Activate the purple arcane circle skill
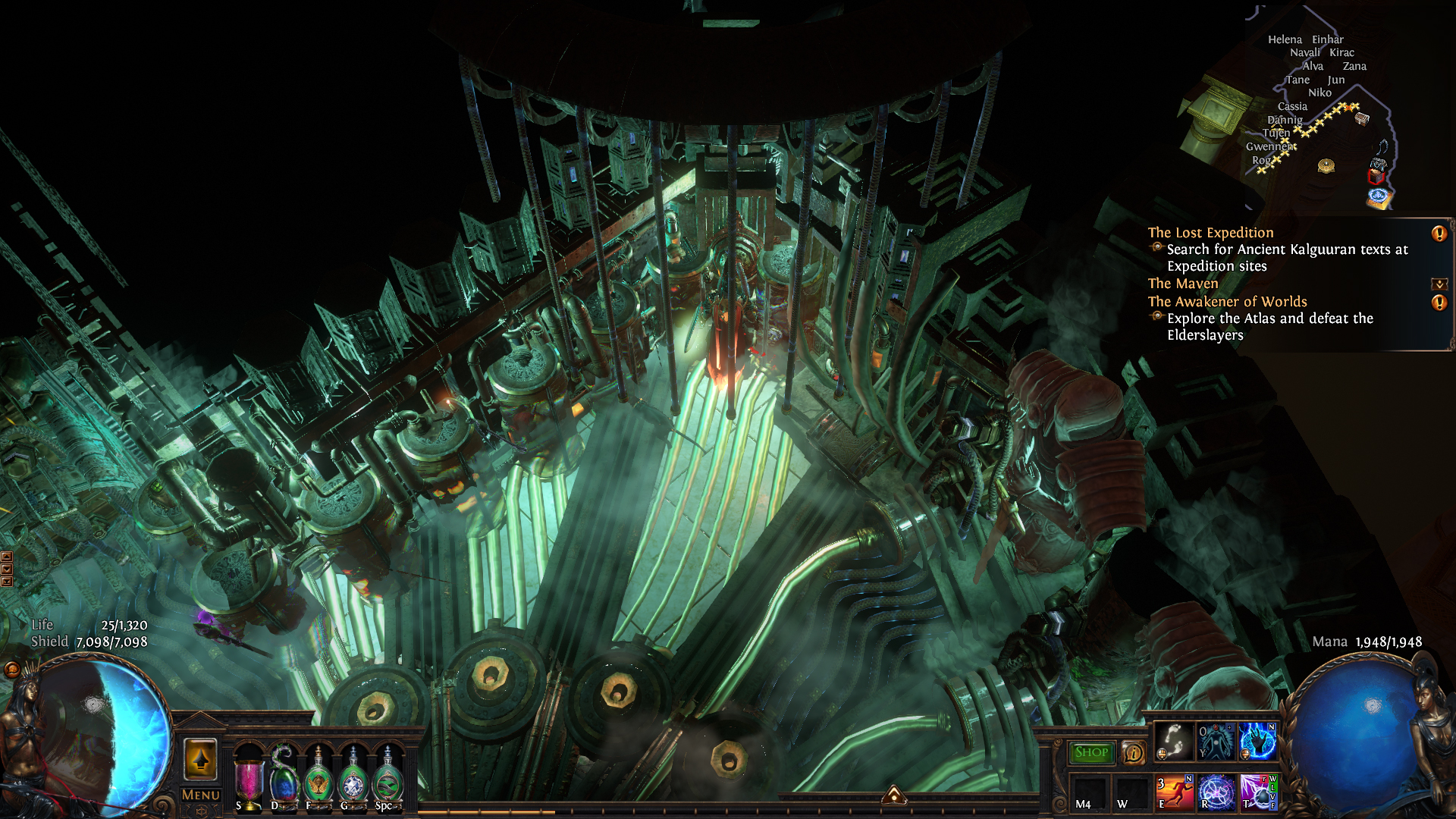The width and height of the screenshot is (1456, 819). (x=1216, y=792)
